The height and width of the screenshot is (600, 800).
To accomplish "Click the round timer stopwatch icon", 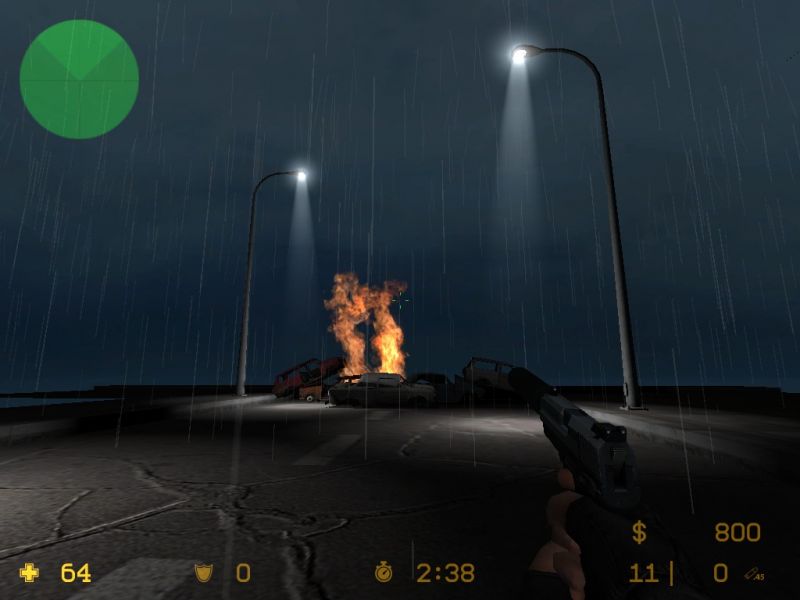I will (384, 573).
